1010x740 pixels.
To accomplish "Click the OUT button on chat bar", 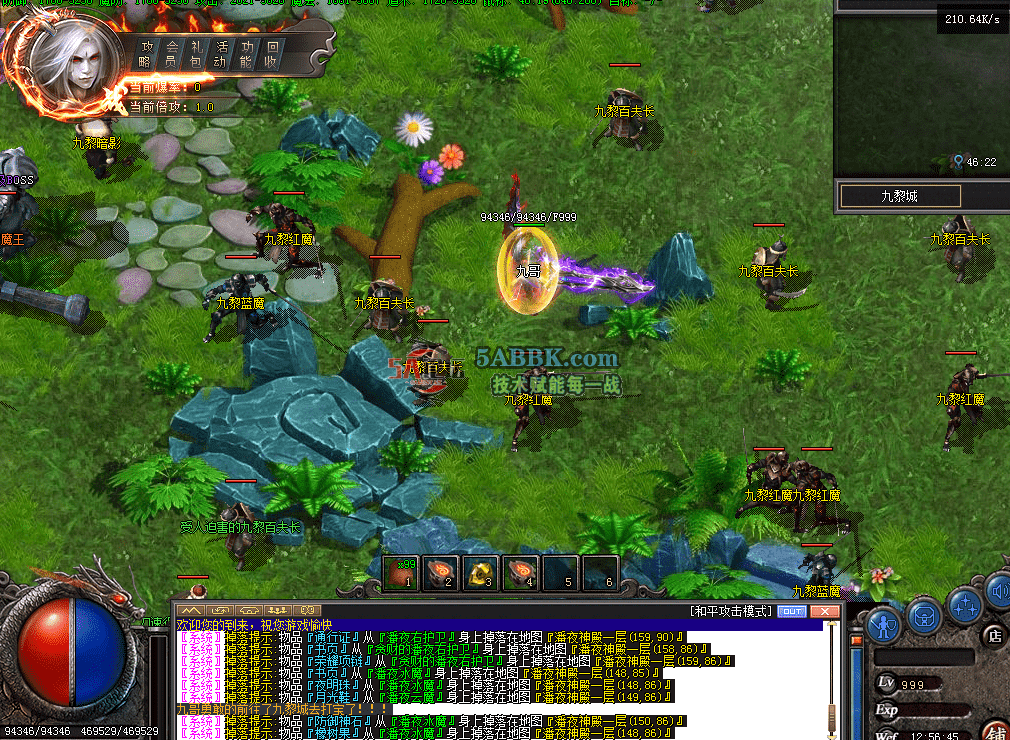I will click(x=792, y=611).
